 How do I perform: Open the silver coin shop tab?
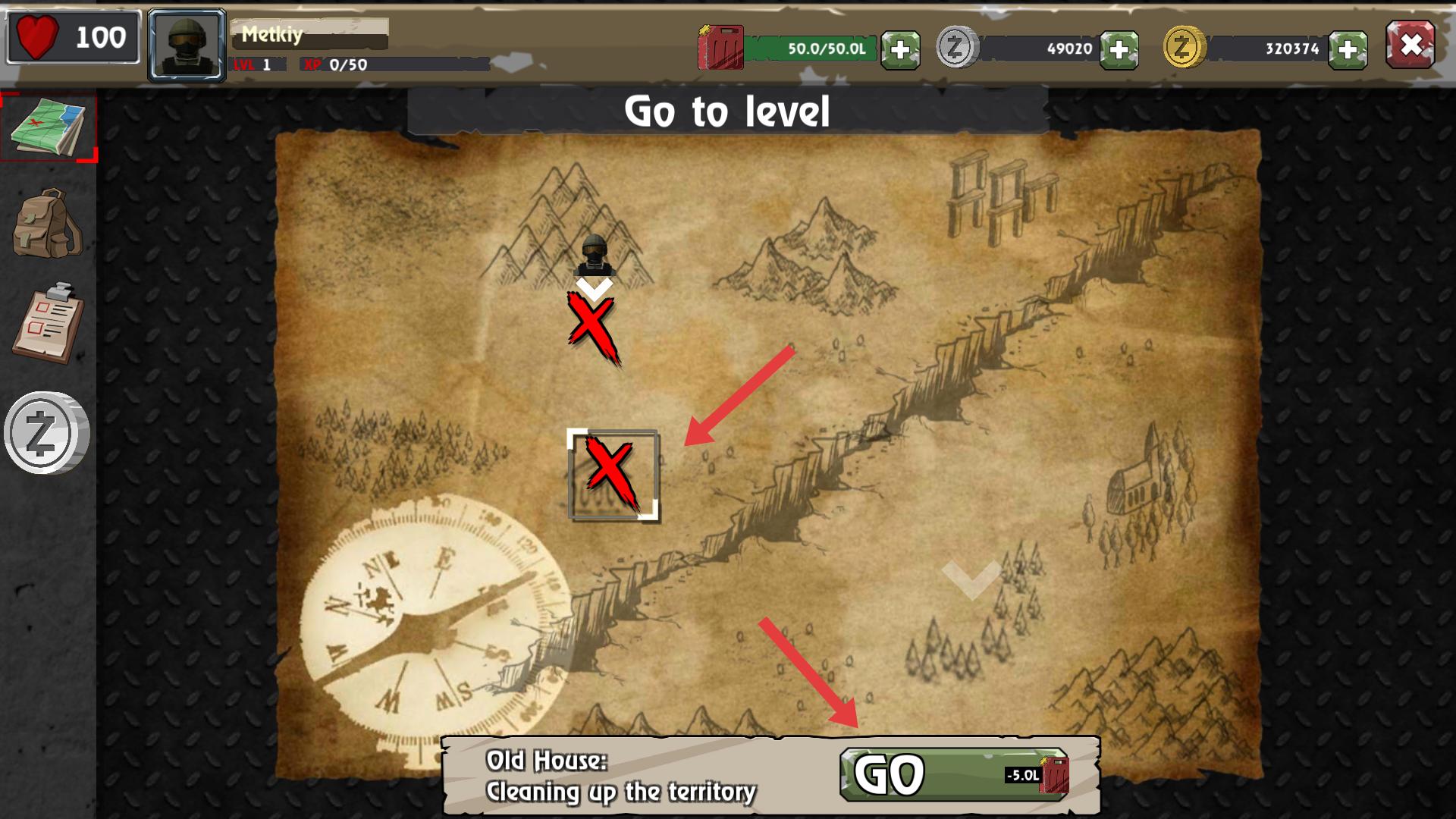click(x=47, y=433)
